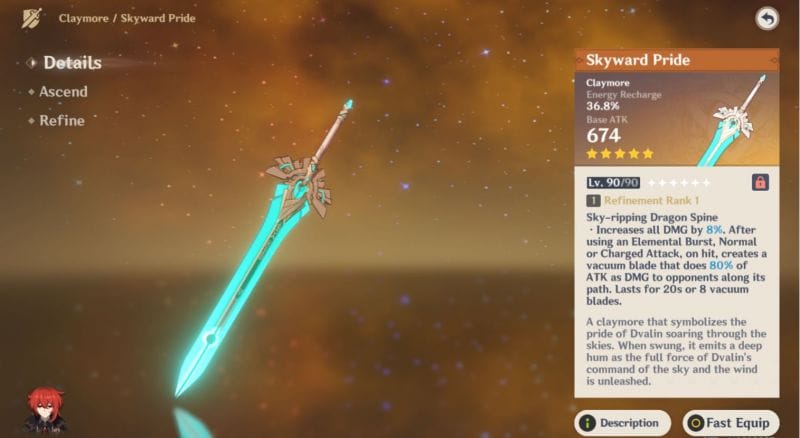
Task: Show the weapon Description
Action: point(622,423)
